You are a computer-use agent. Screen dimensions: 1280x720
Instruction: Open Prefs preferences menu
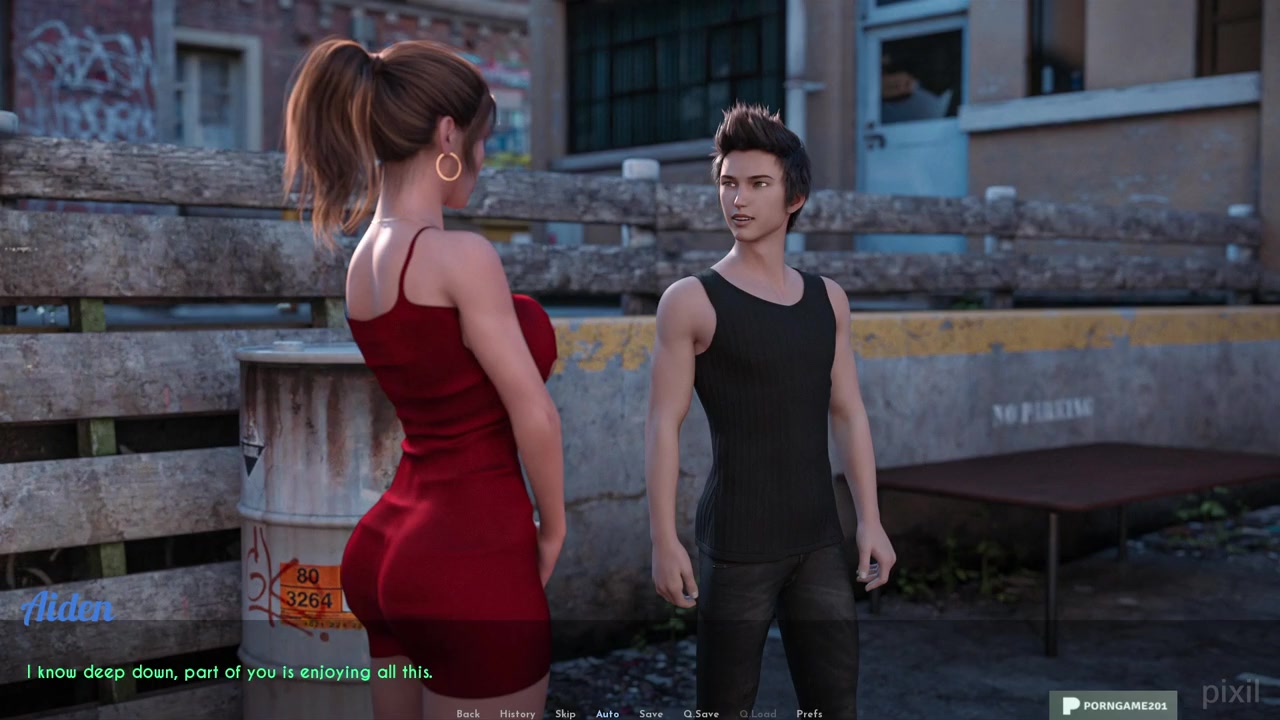click(x=809, y=714)
